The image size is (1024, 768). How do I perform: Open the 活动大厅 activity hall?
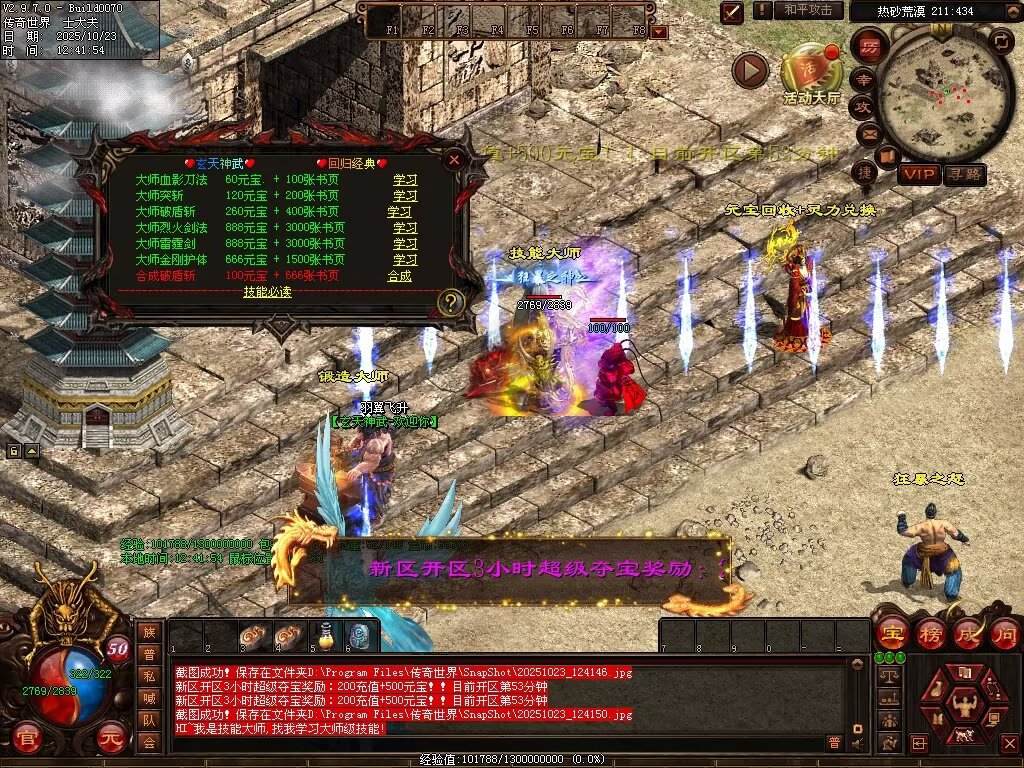[x=811, y=74]
